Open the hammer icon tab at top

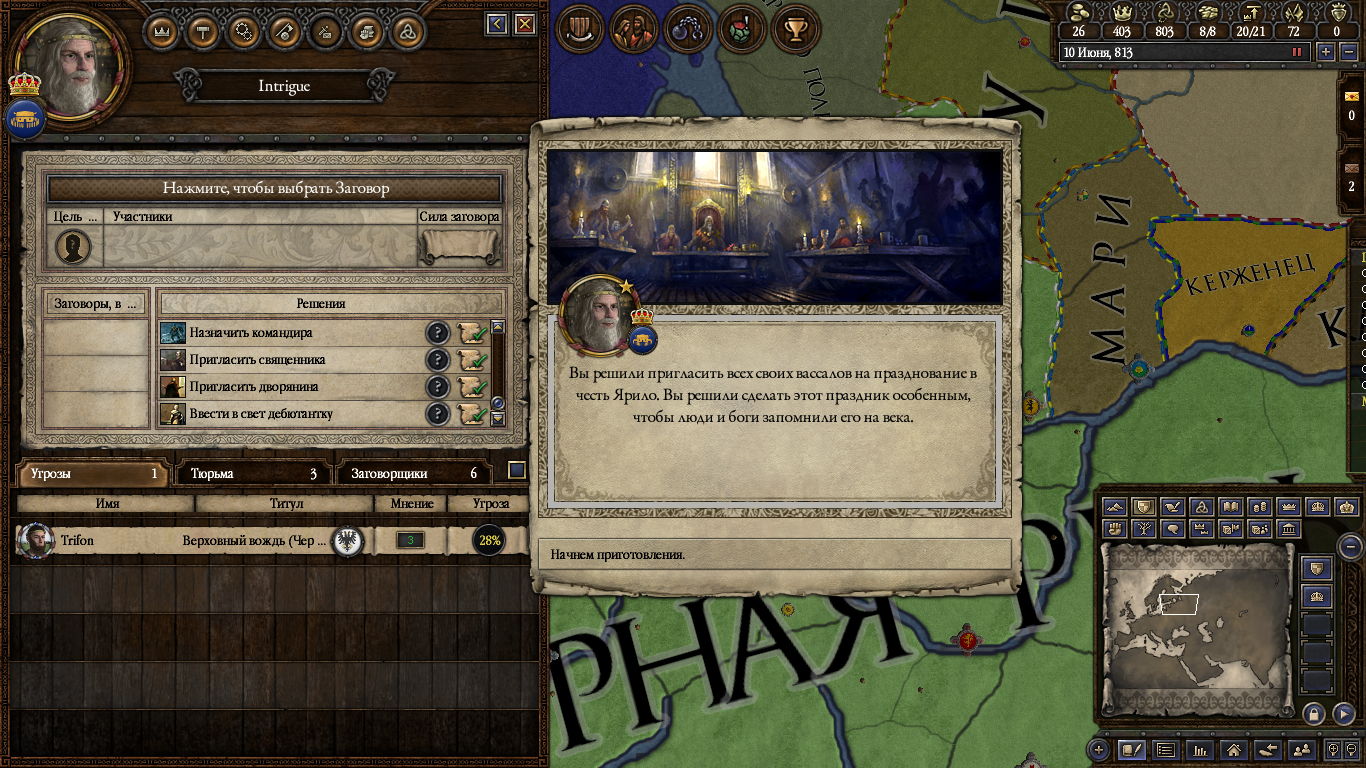pyautogui.click(x=202, y=31)
